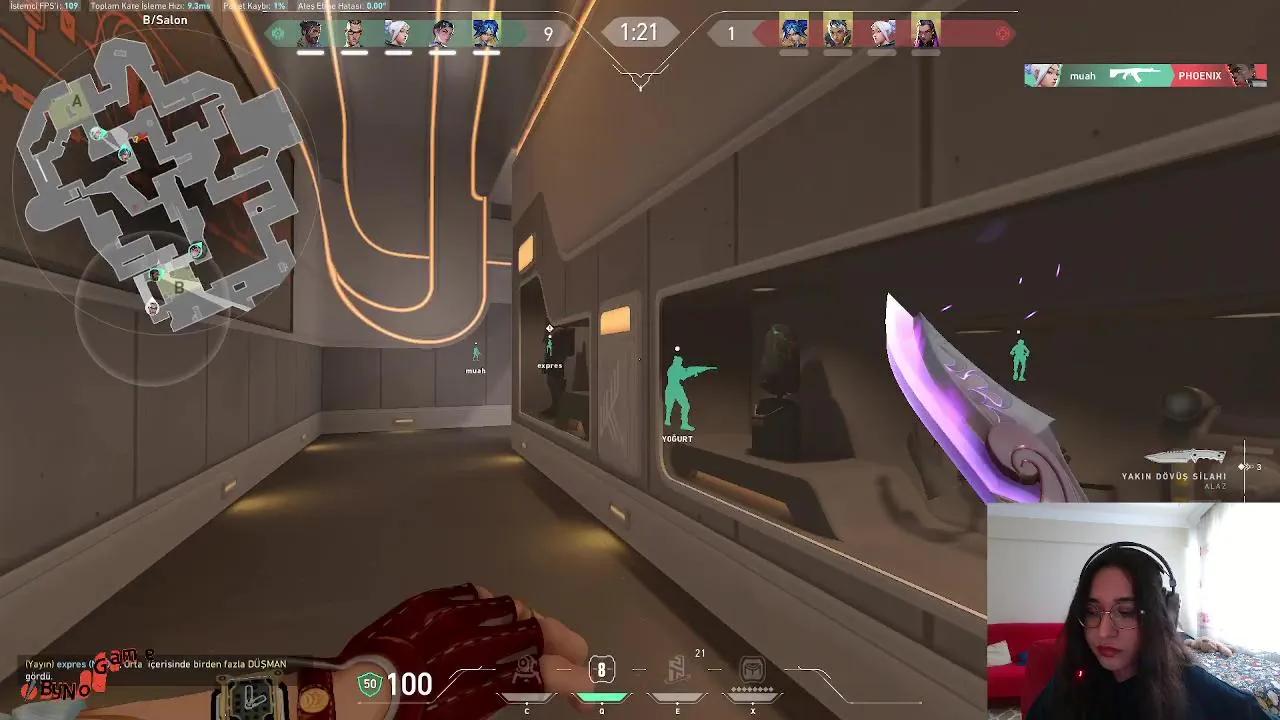Expand the ultimate points dots under the X ability

pos(752,688)
